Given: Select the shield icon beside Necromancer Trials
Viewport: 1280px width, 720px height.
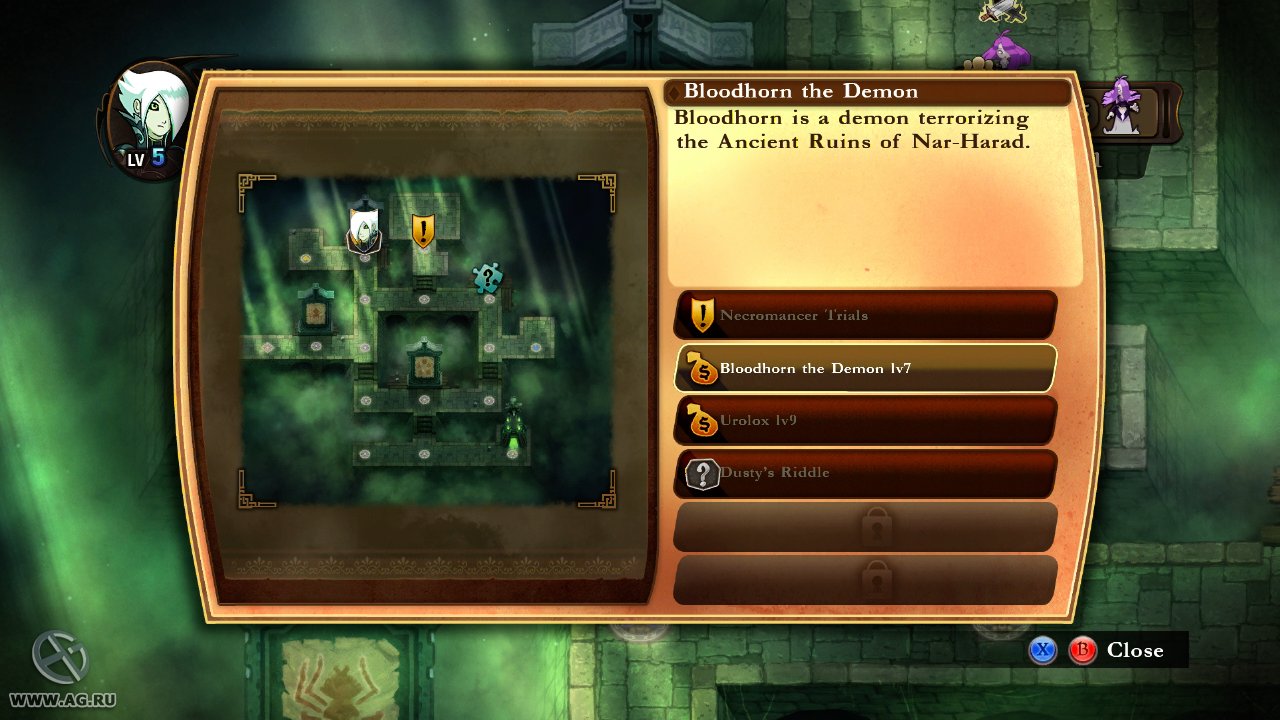Looking at the screenshot, I should point(703,314).
